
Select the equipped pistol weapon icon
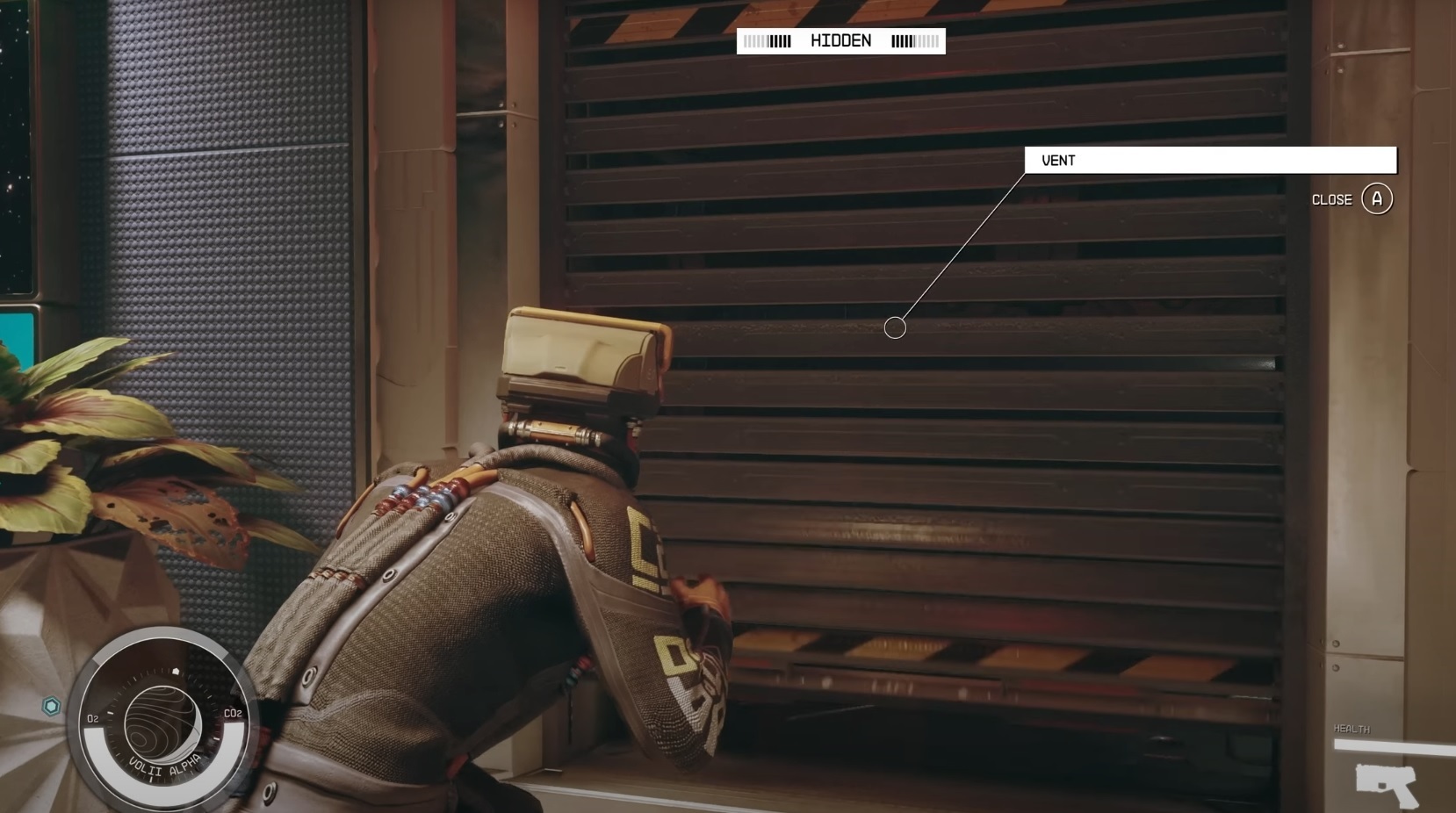tap(1386, 784)
